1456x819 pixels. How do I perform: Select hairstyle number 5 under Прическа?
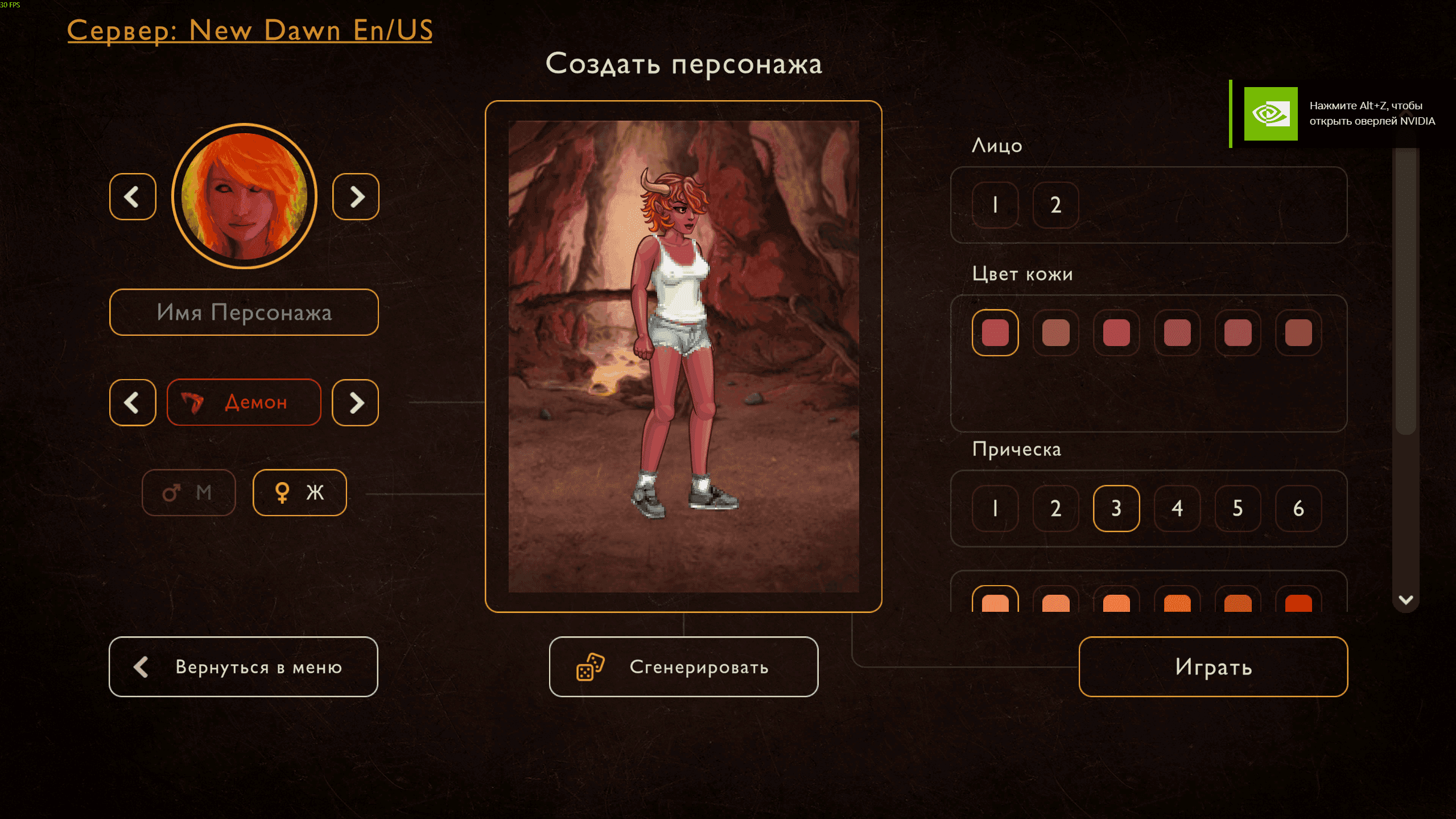(1238, 508)
